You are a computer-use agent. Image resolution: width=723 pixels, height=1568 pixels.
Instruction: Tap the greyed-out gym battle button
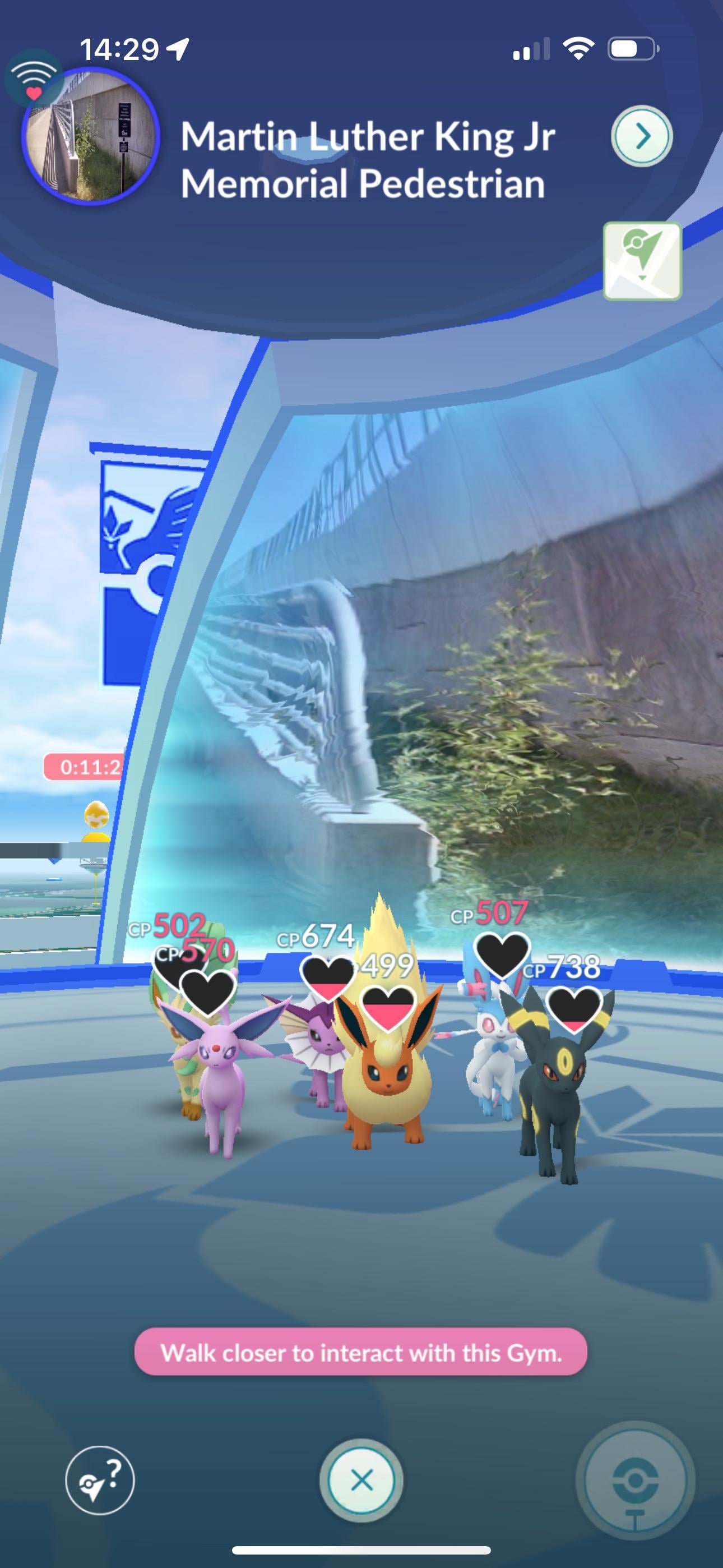point(635,1481)
